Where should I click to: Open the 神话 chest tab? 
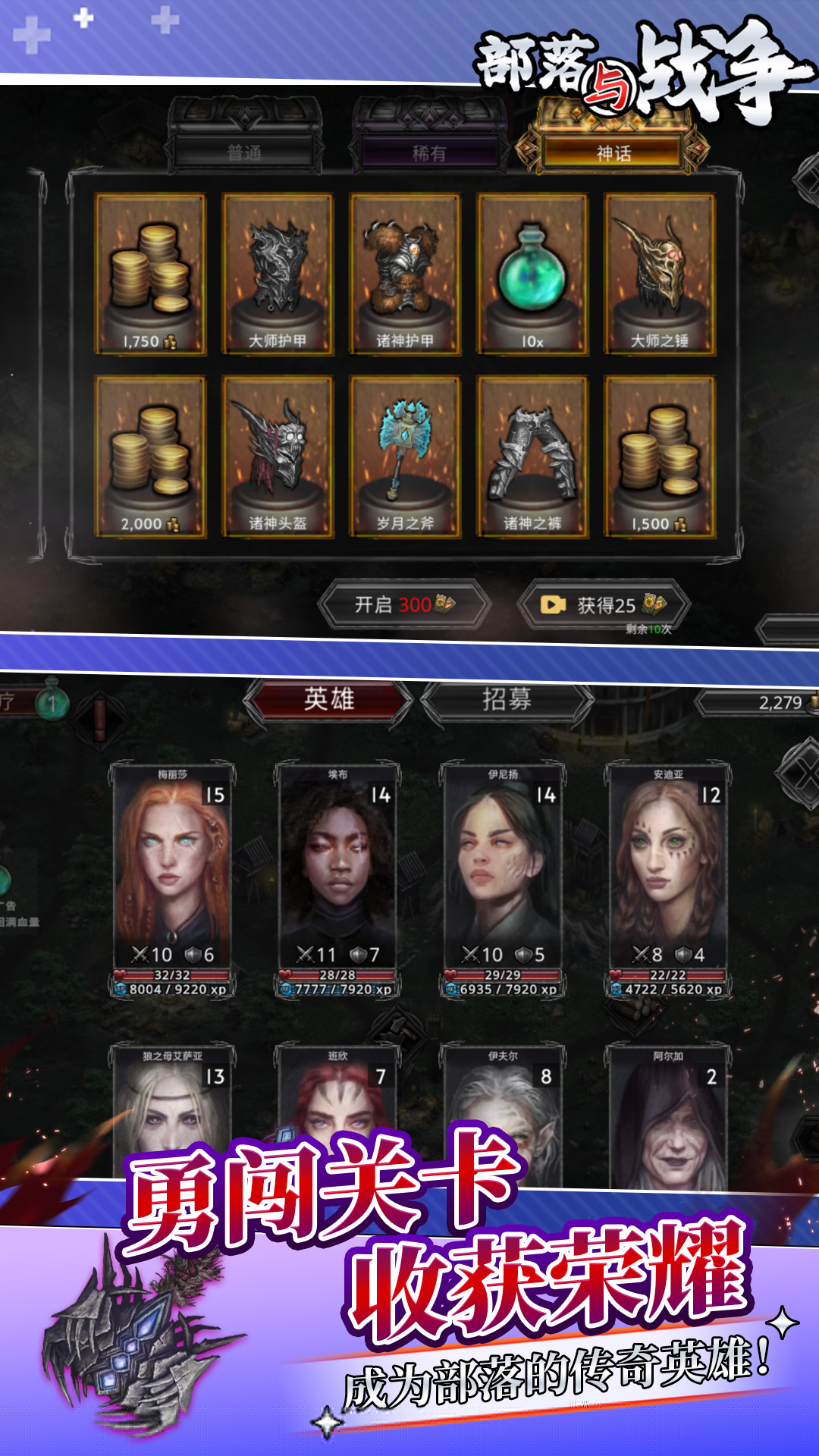tap(613, 152)
